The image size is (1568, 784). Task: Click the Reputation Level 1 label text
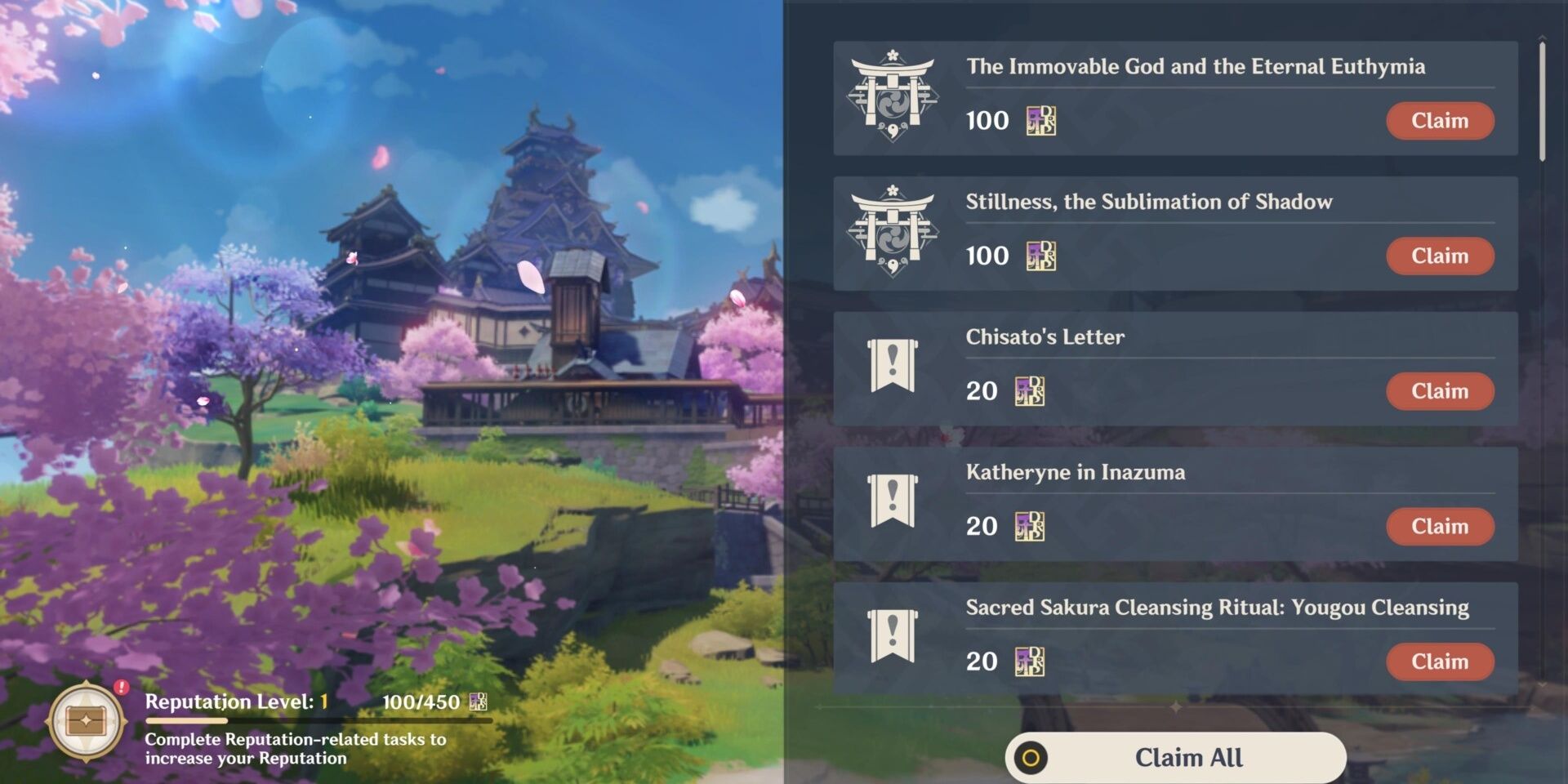click(x=229, y=701)
